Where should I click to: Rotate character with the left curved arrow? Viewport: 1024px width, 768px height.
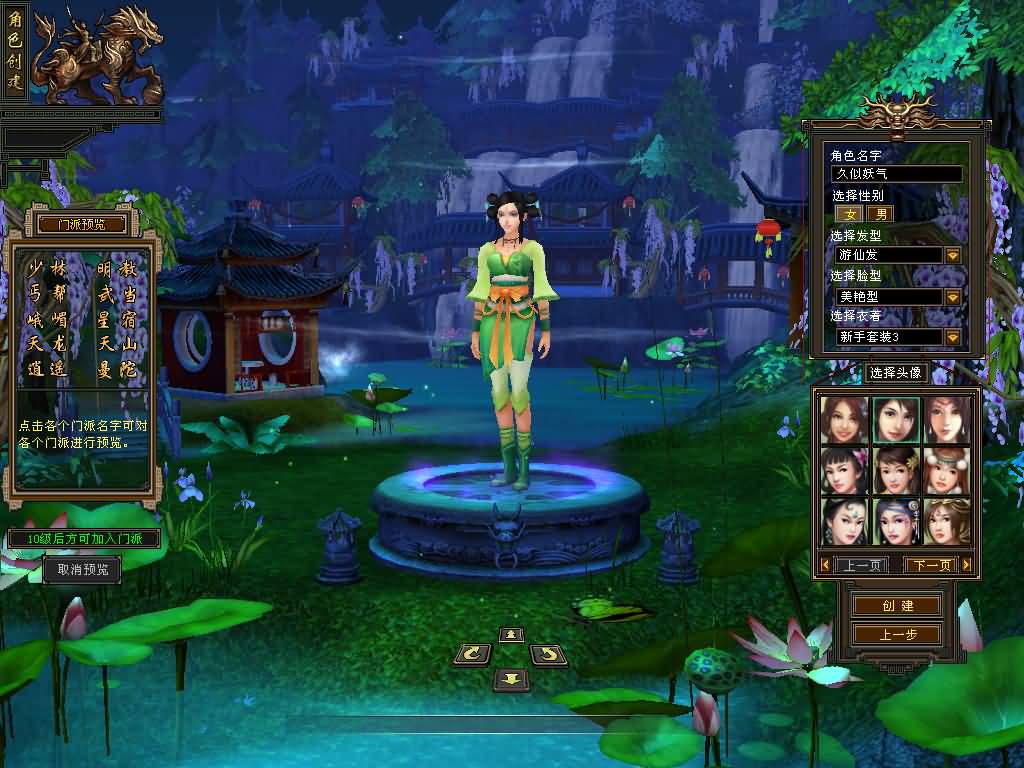pos(473,655)
